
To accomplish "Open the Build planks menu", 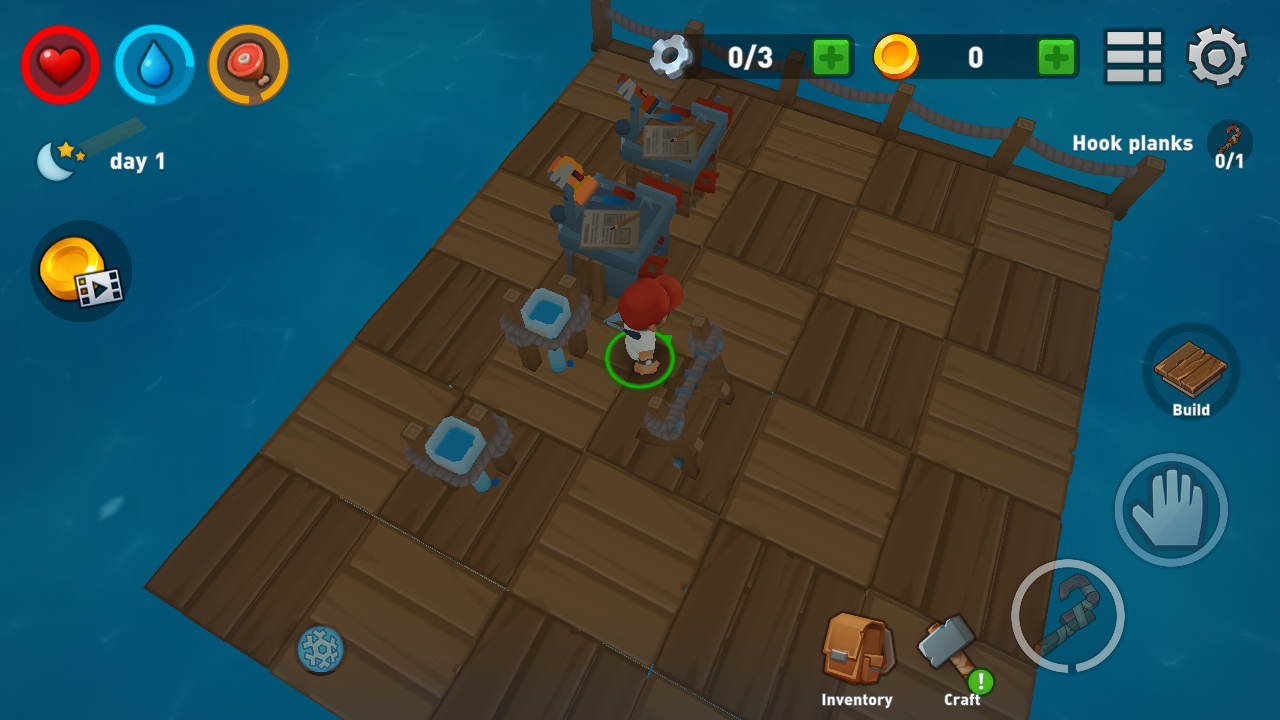I will point(1190,372).
